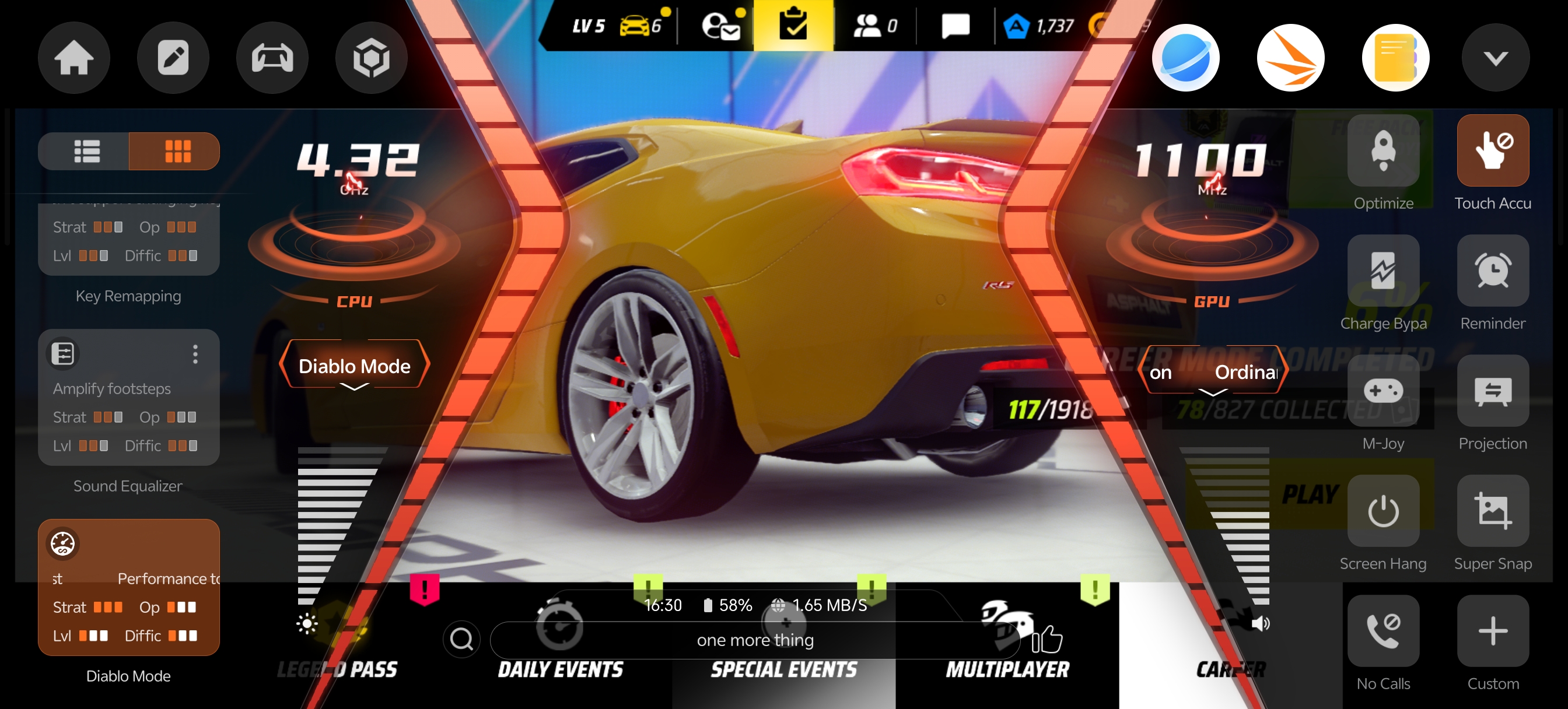Tap the pencil edit icon

[x=173, y=58]
